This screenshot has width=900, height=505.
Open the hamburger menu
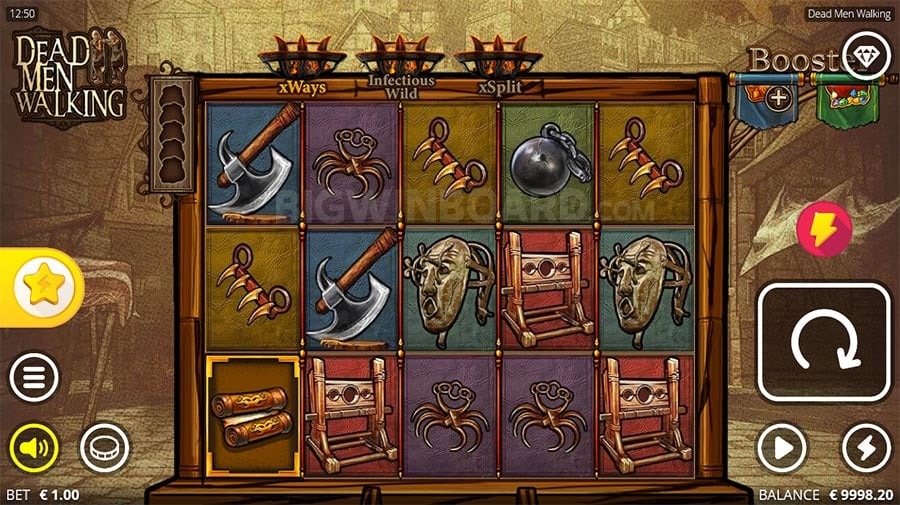click(34, 378)
